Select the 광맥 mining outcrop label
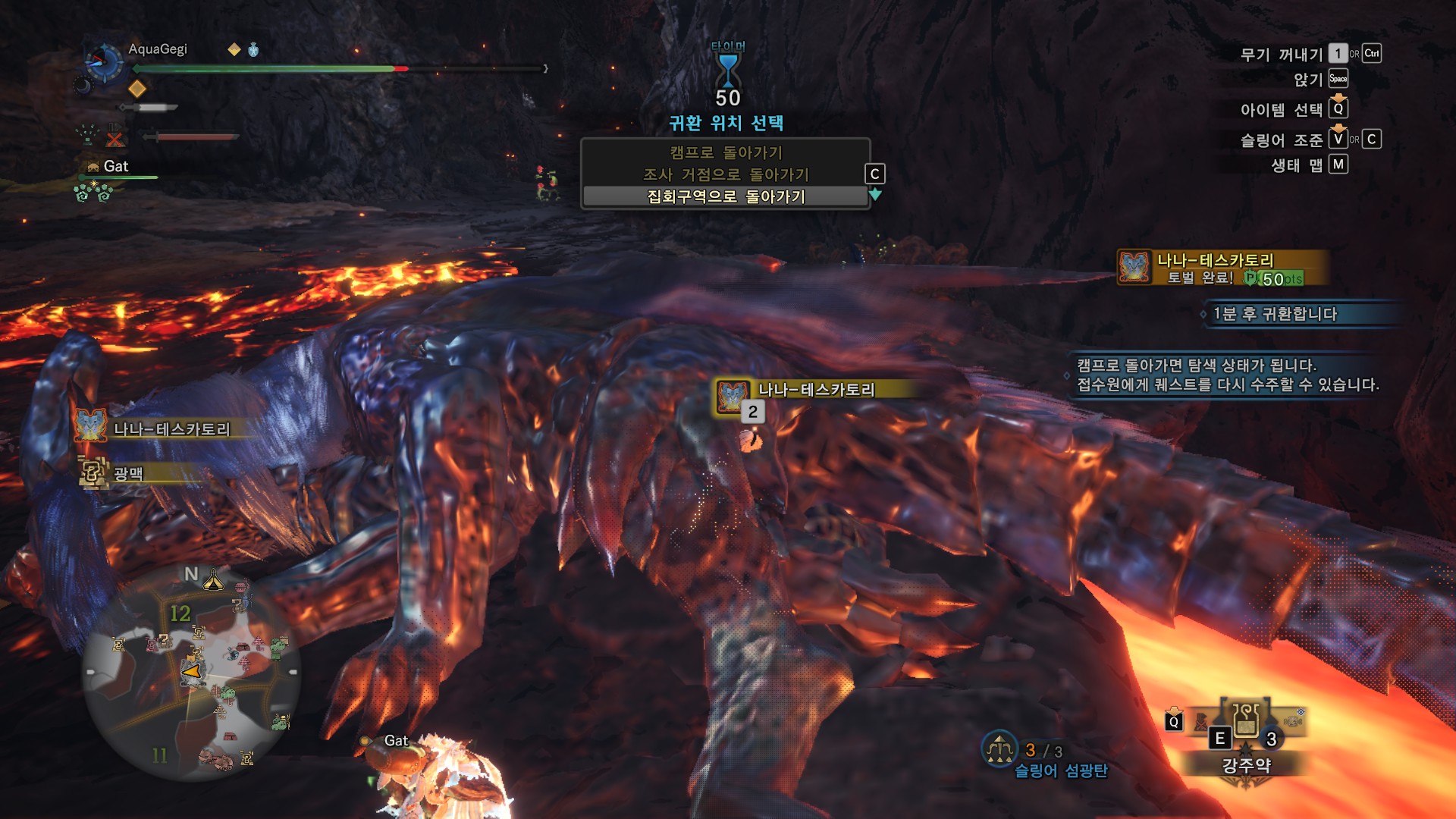Viewport: 1456px width, 819px height. tap(127, 474)
